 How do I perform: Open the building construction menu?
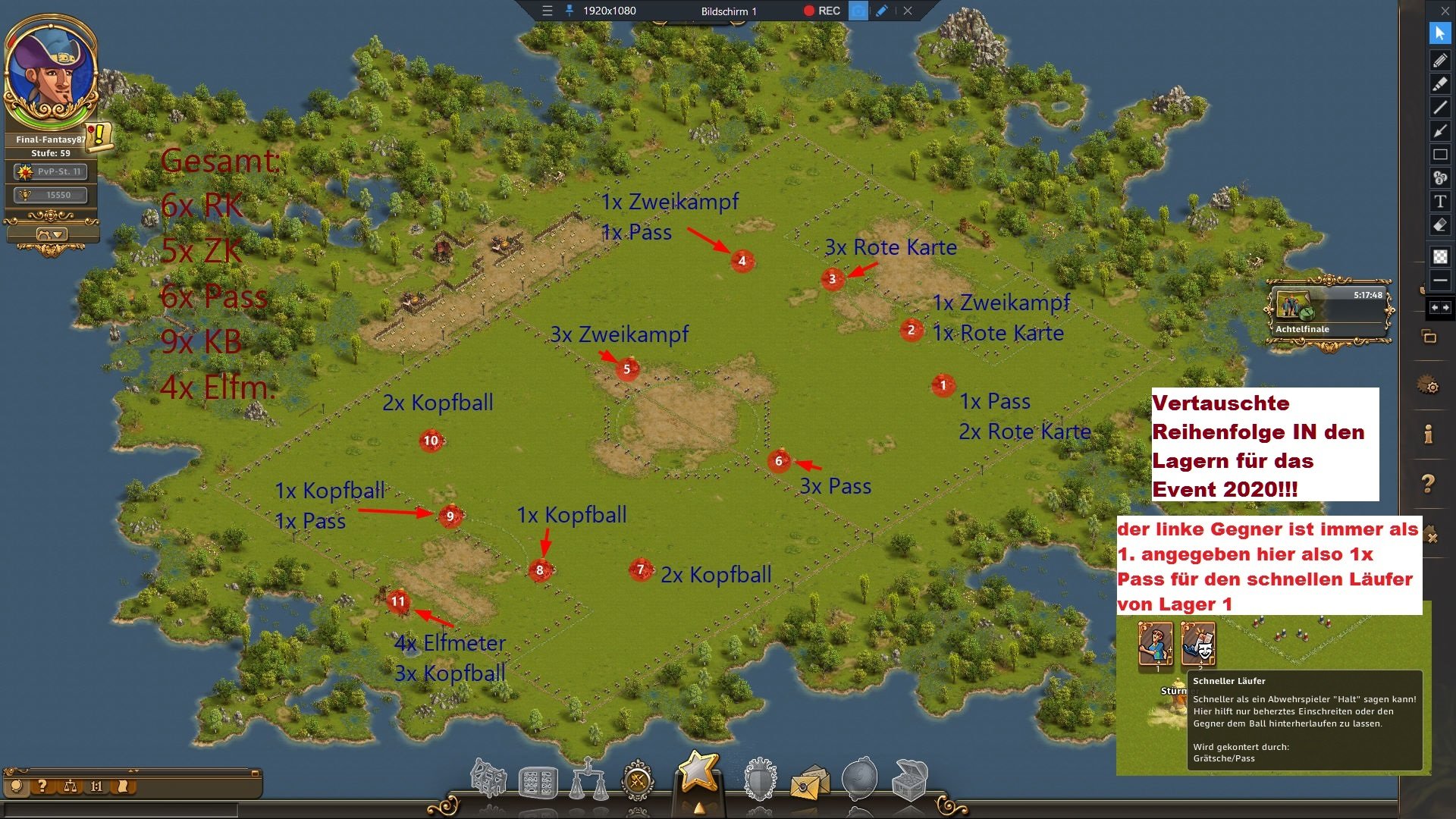488,779
